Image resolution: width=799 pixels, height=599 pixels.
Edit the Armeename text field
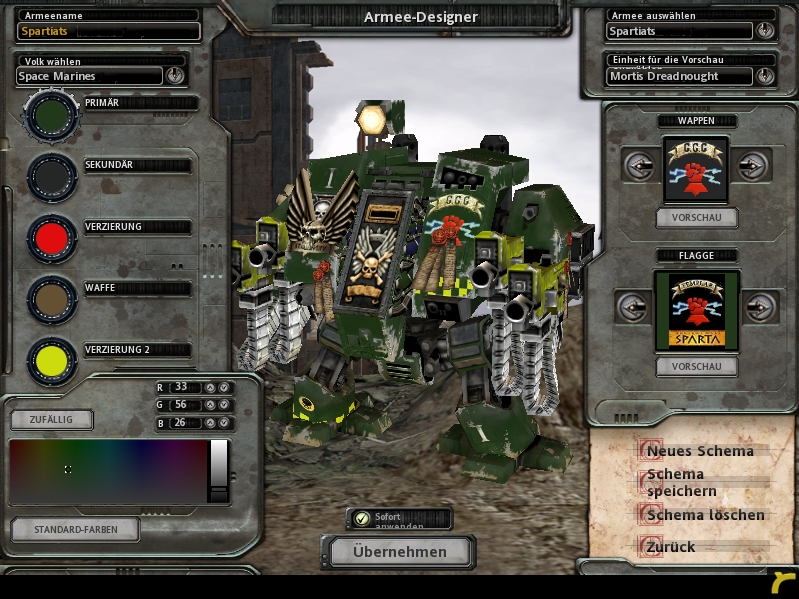pos(108,31)
